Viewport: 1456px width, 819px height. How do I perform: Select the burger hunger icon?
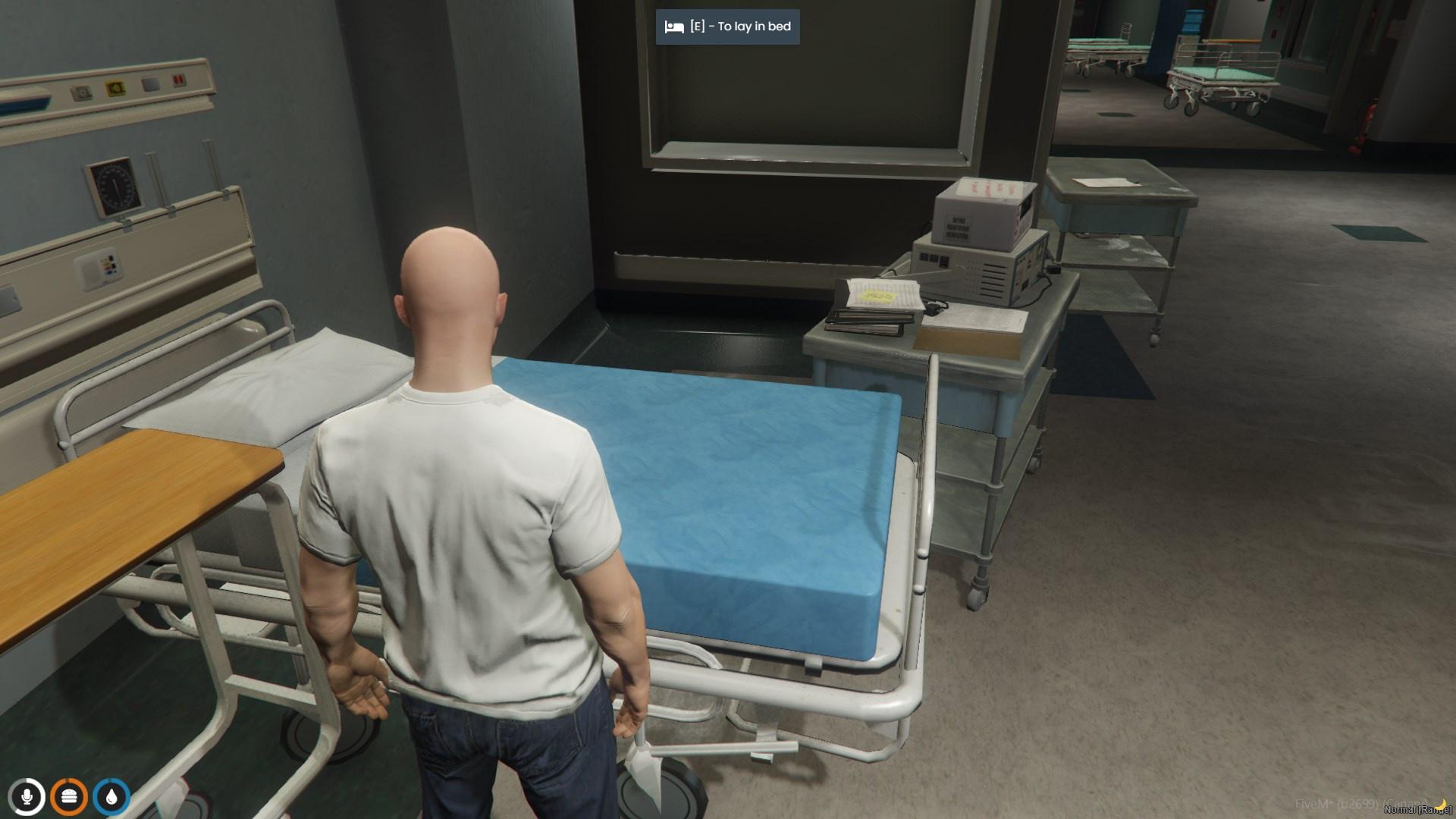click(x=69, y=797)
